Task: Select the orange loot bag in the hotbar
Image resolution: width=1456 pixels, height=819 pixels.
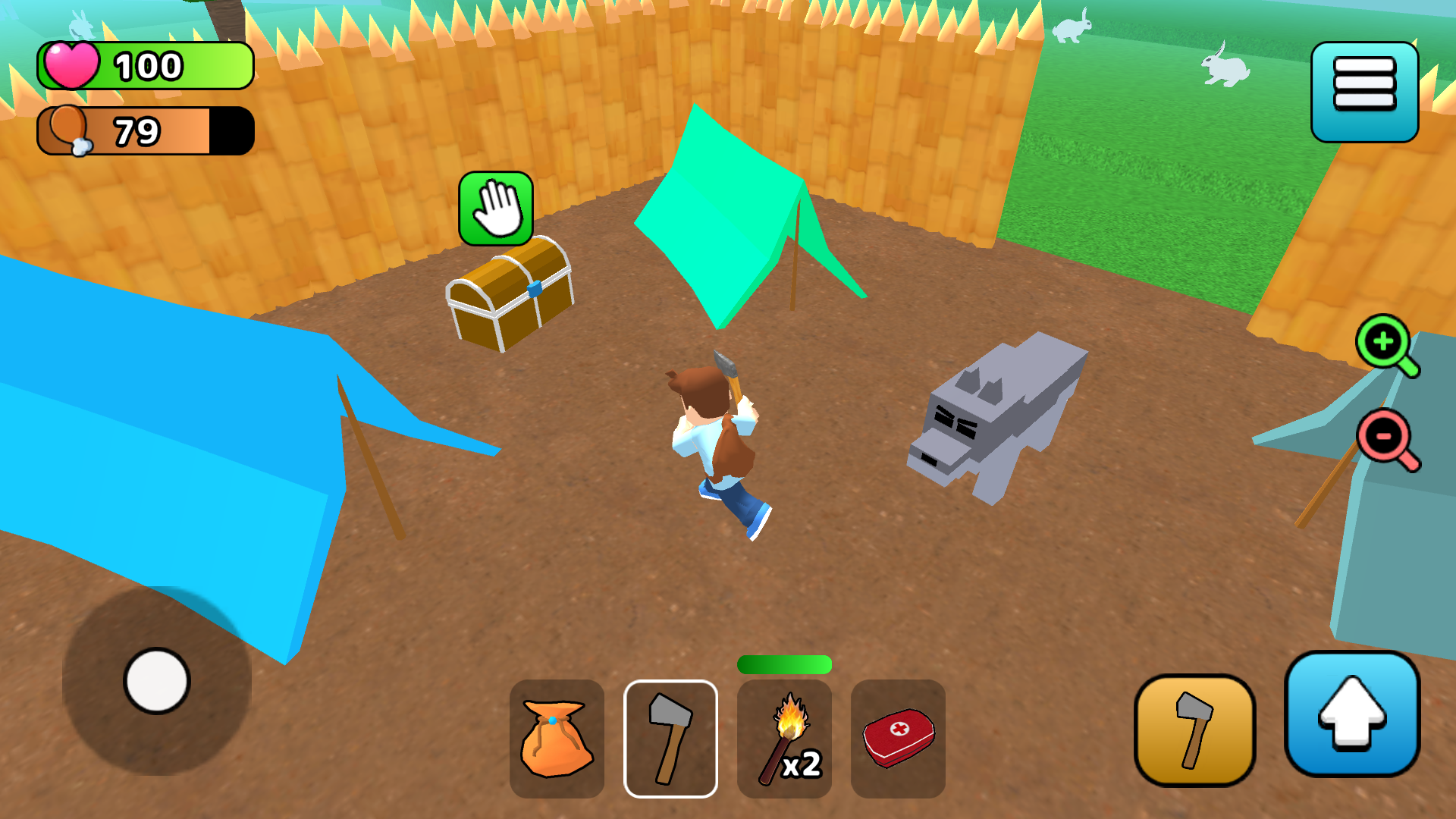Action: click(x=557, y=739)
